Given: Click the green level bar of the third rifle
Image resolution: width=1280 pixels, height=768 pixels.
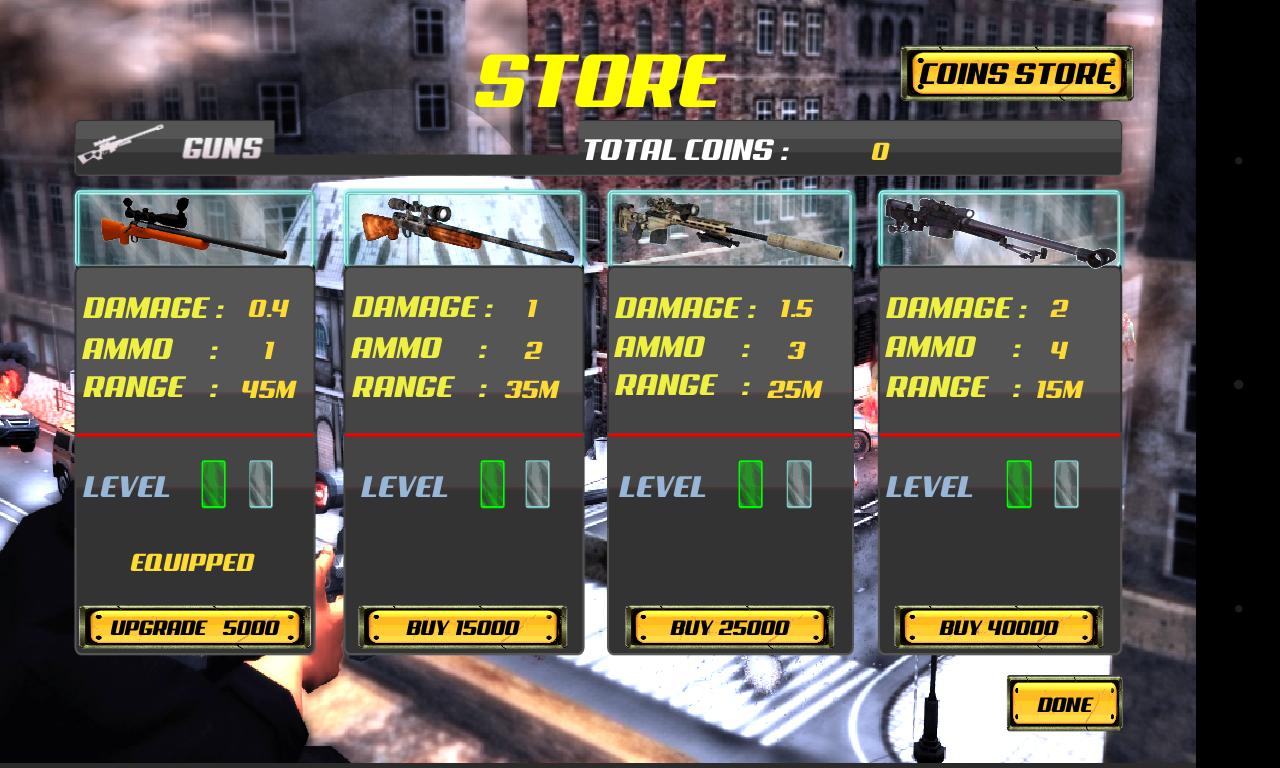Looking at the screenshot, I should point(748,486).
